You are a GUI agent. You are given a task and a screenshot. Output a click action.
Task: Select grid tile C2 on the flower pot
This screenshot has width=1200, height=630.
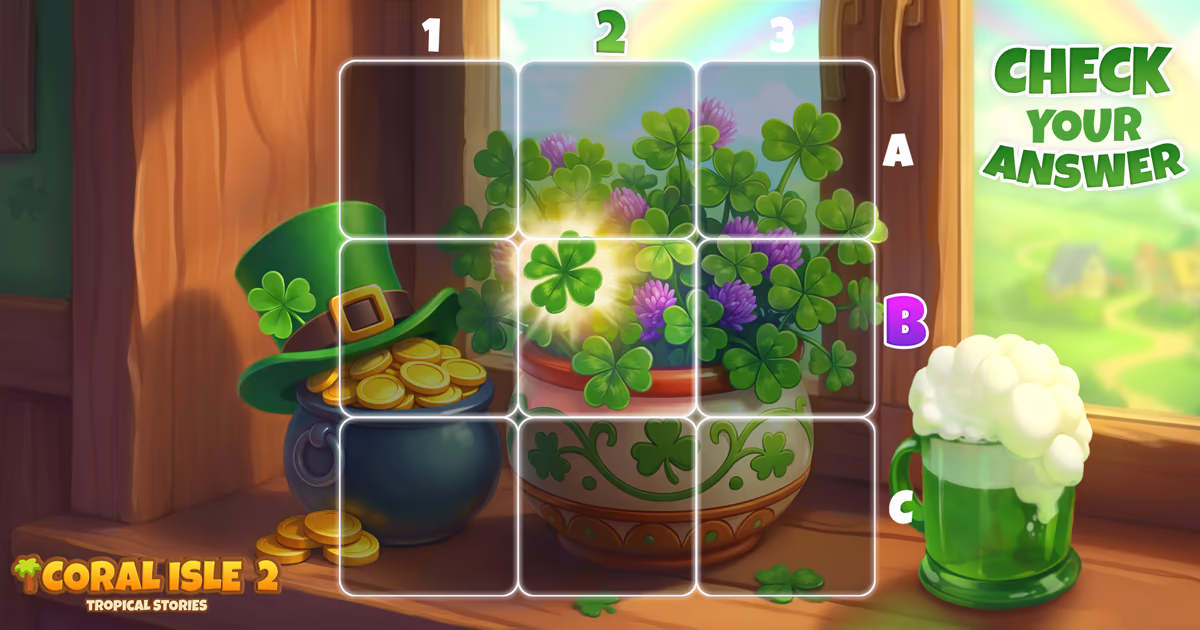click(x=607, y=505)
